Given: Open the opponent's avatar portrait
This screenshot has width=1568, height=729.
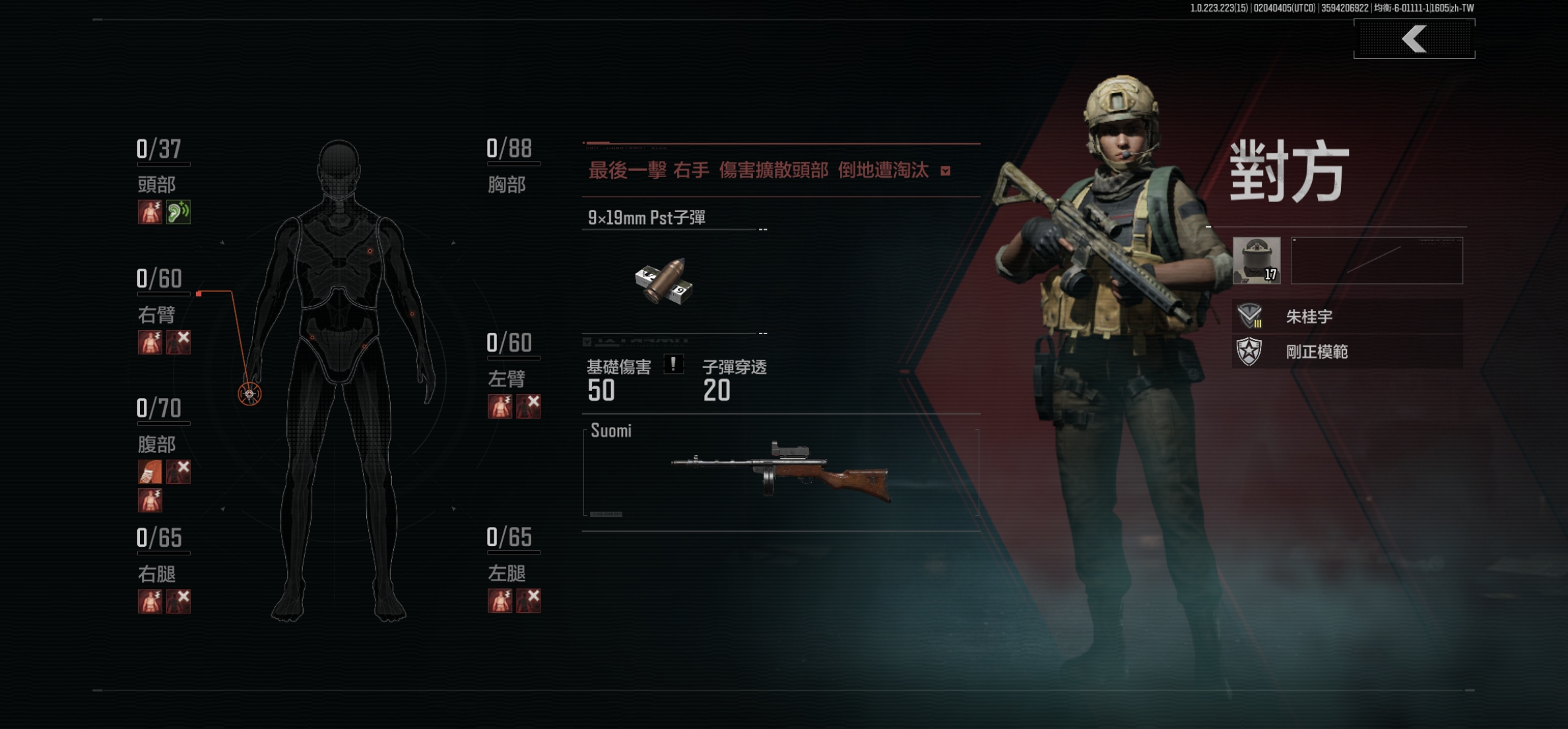Looking at the screenshot, I should click(x=1257, y=261).
